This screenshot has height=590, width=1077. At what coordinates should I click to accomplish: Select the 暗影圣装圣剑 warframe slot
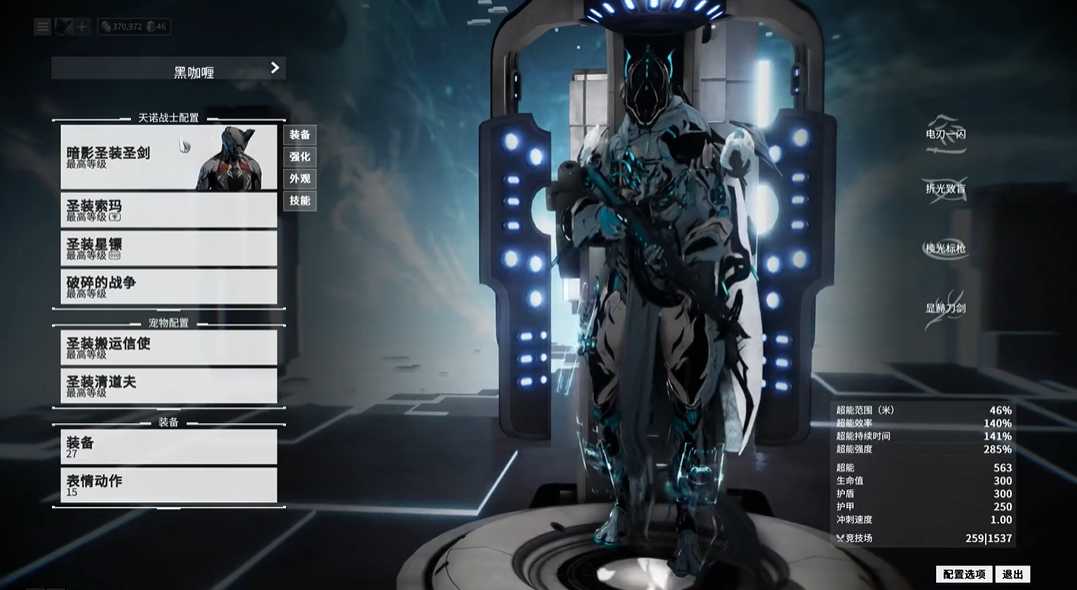pos(168,157)
